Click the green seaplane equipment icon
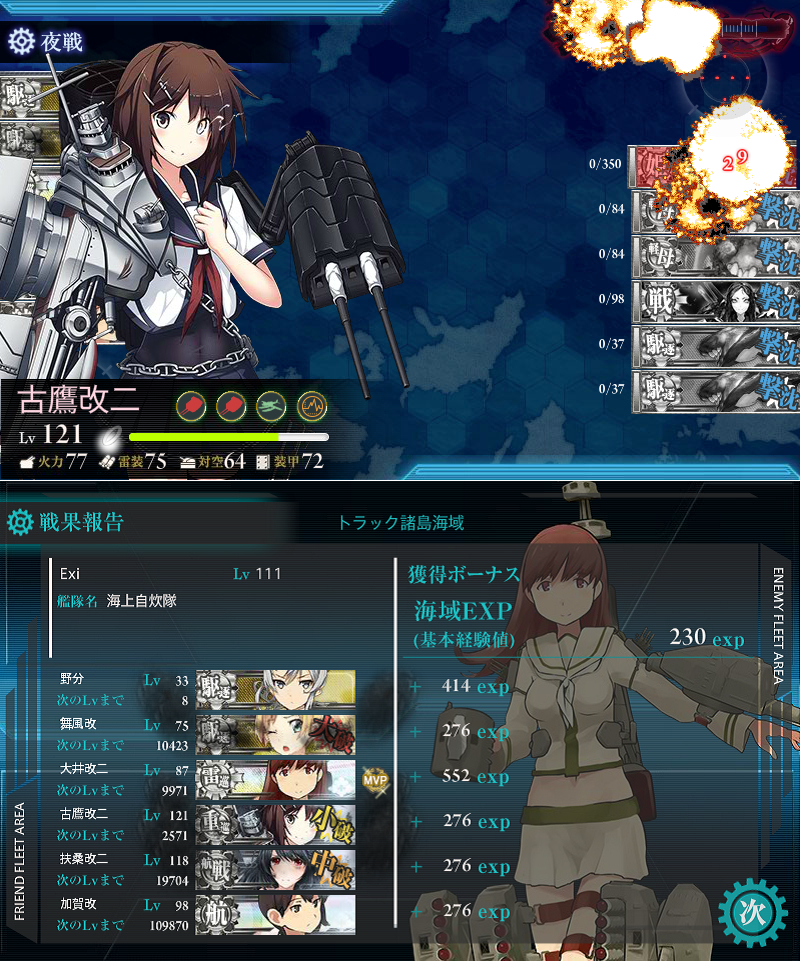Viewport: 801px width, 961px height. pyautogui.click(x=271, y=406)
